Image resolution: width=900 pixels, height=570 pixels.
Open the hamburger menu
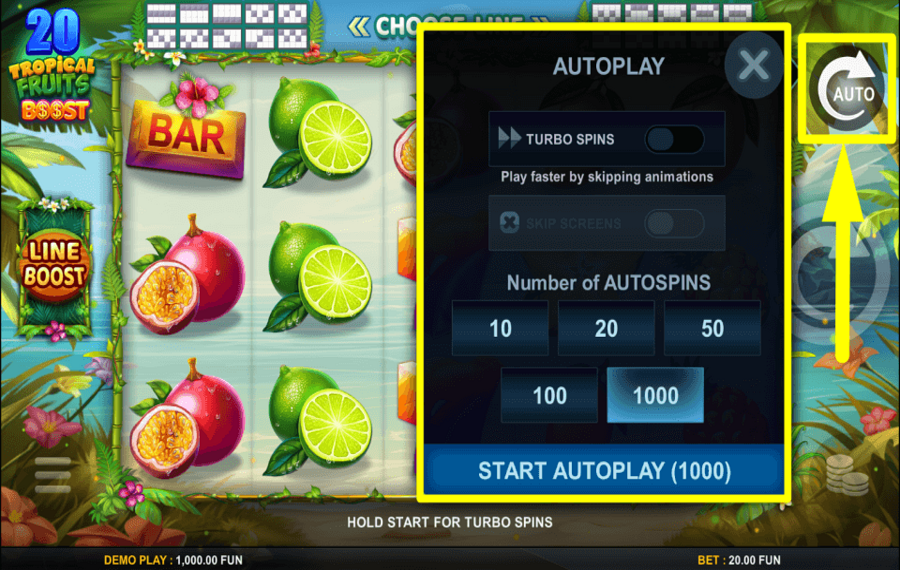[x=53, y=475]
